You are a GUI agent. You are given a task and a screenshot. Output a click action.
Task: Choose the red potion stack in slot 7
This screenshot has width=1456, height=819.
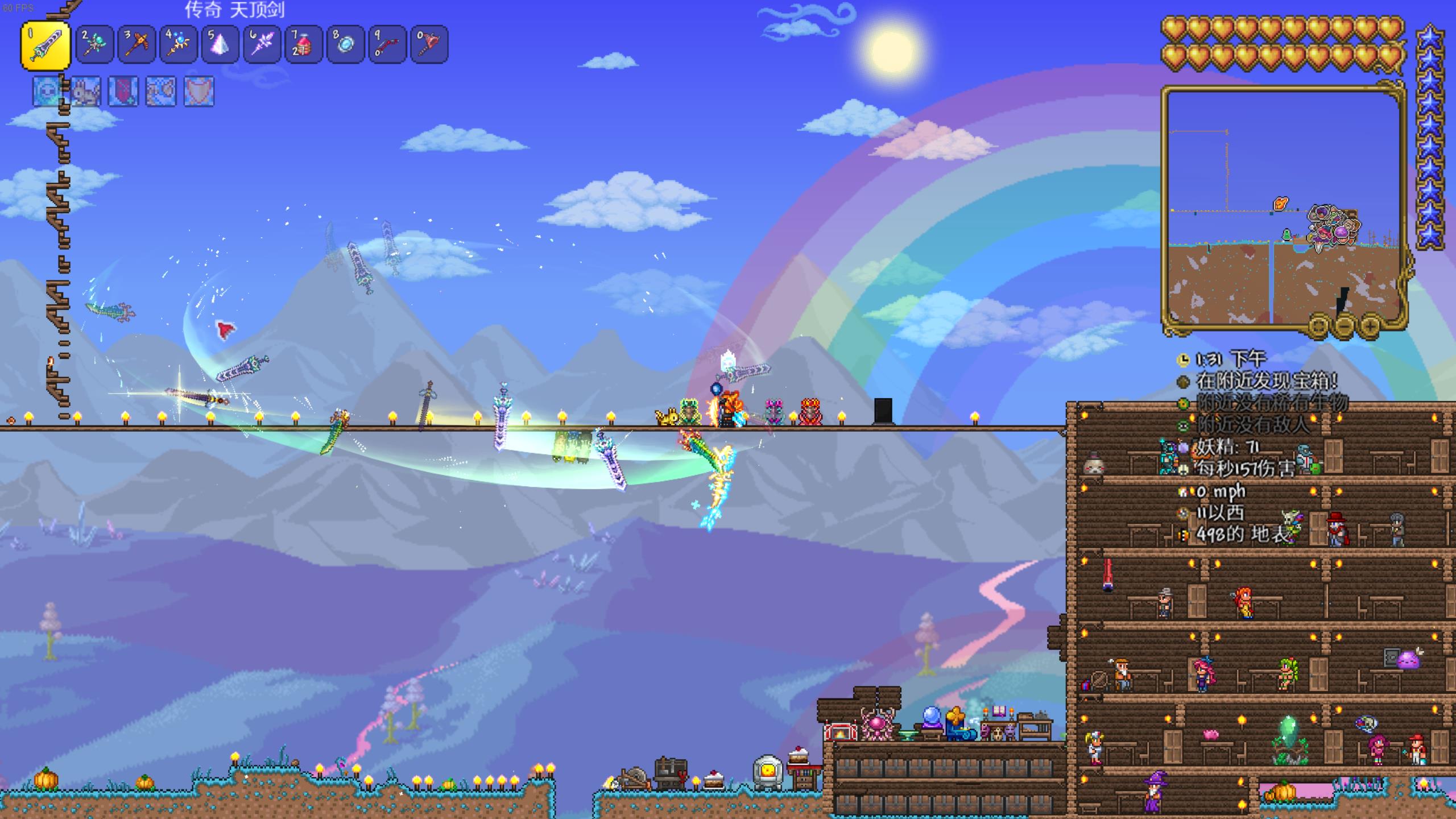click(304, 44)
